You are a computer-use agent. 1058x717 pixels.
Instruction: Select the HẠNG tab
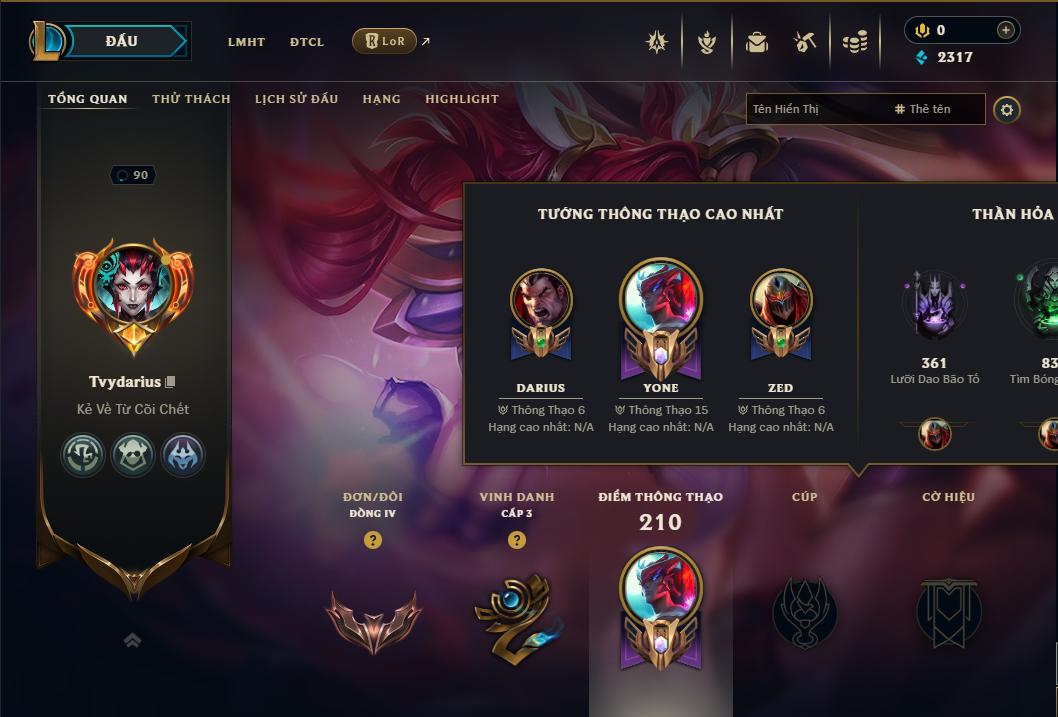381,99
